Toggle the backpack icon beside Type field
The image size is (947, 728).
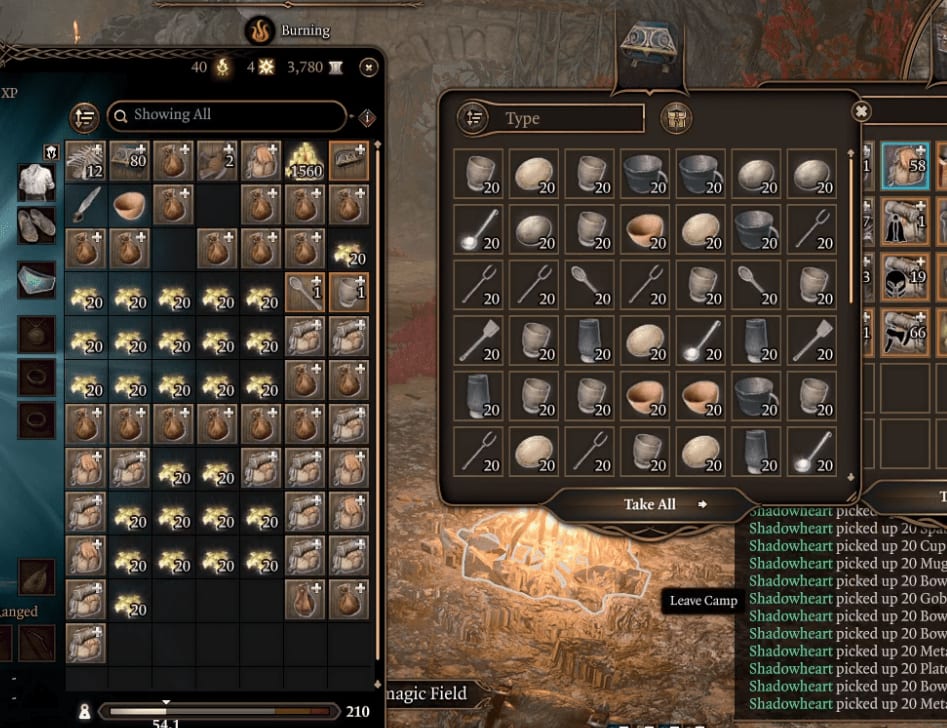[678, 119]
